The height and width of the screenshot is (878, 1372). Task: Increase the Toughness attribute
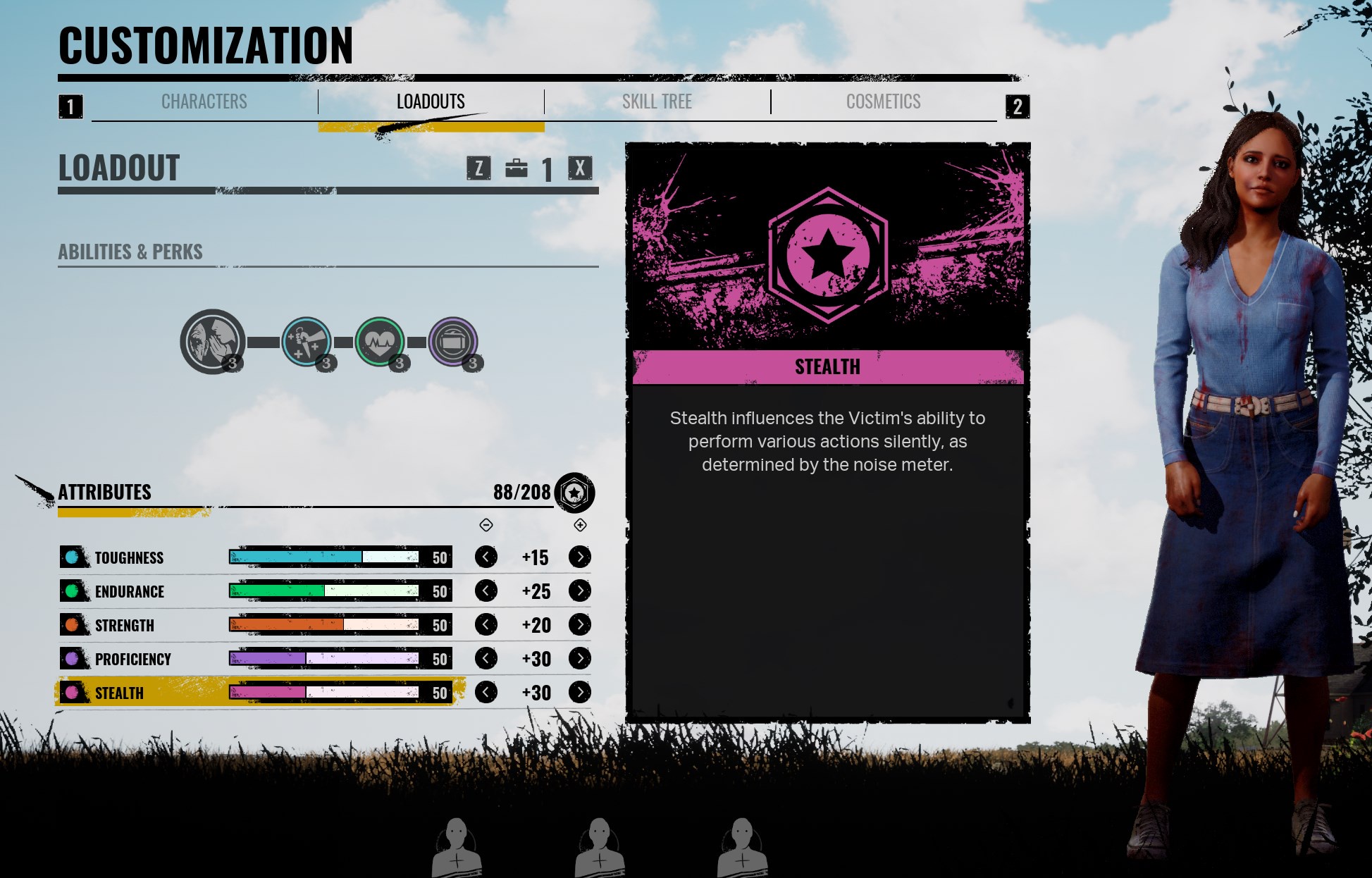(580, 557)
